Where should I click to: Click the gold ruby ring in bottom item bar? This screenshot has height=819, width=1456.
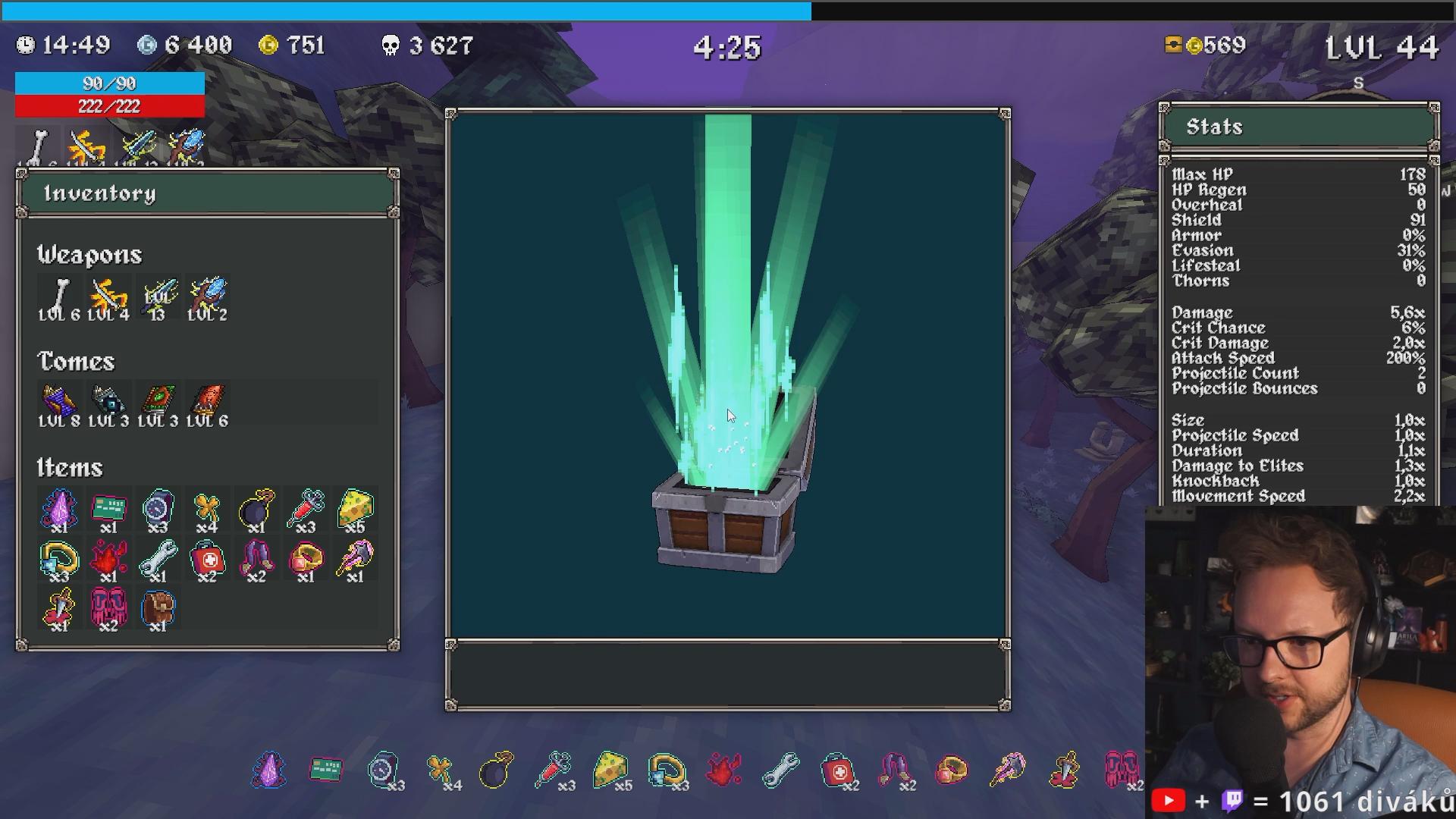coord(952,770)
